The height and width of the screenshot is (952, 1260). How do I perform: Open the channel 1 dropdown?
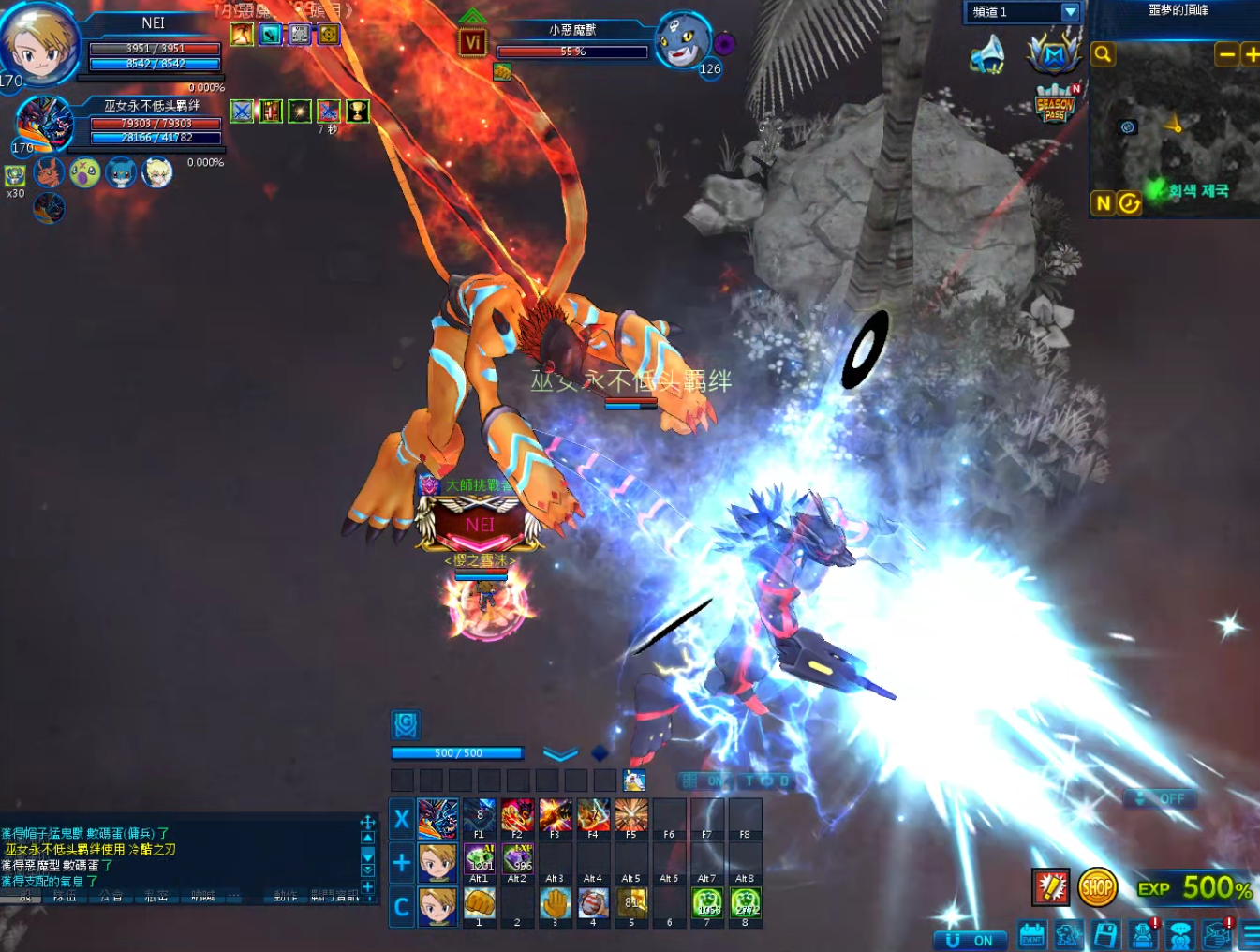1070,12
